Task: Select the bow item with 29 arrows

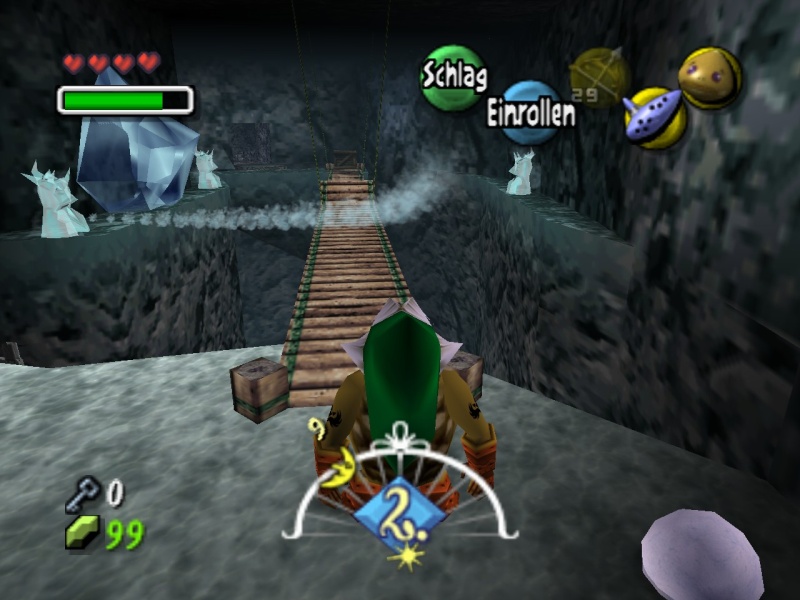Action: (598, 77)
